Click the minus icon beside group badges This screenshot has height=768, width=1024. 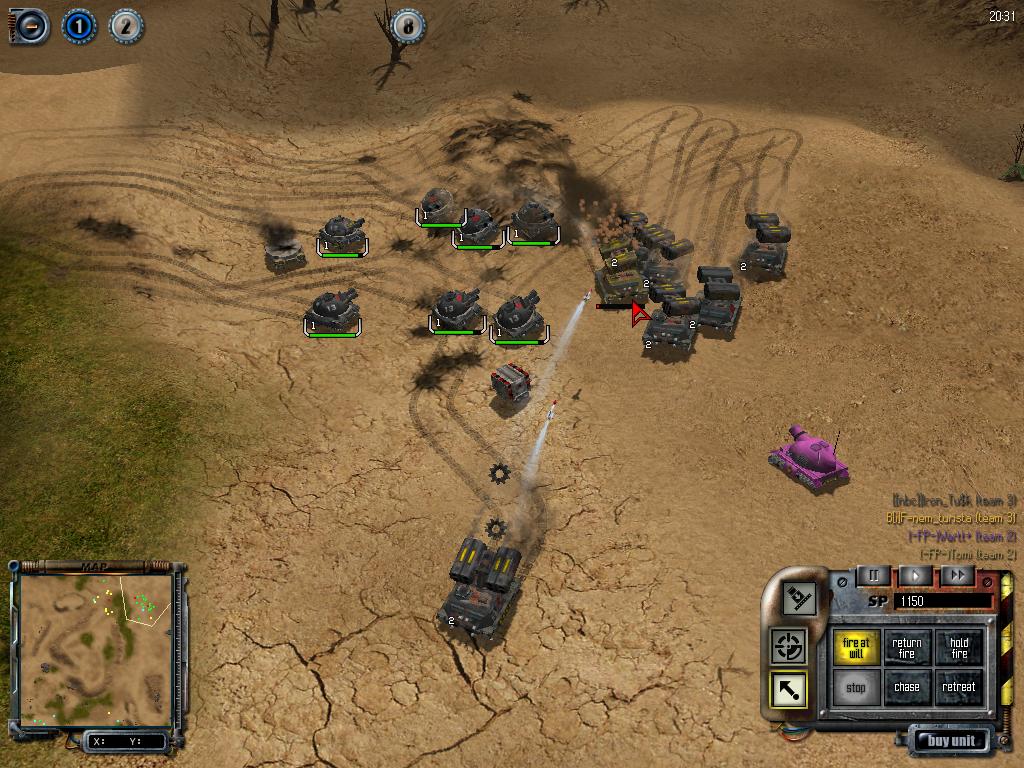point(31,26)
